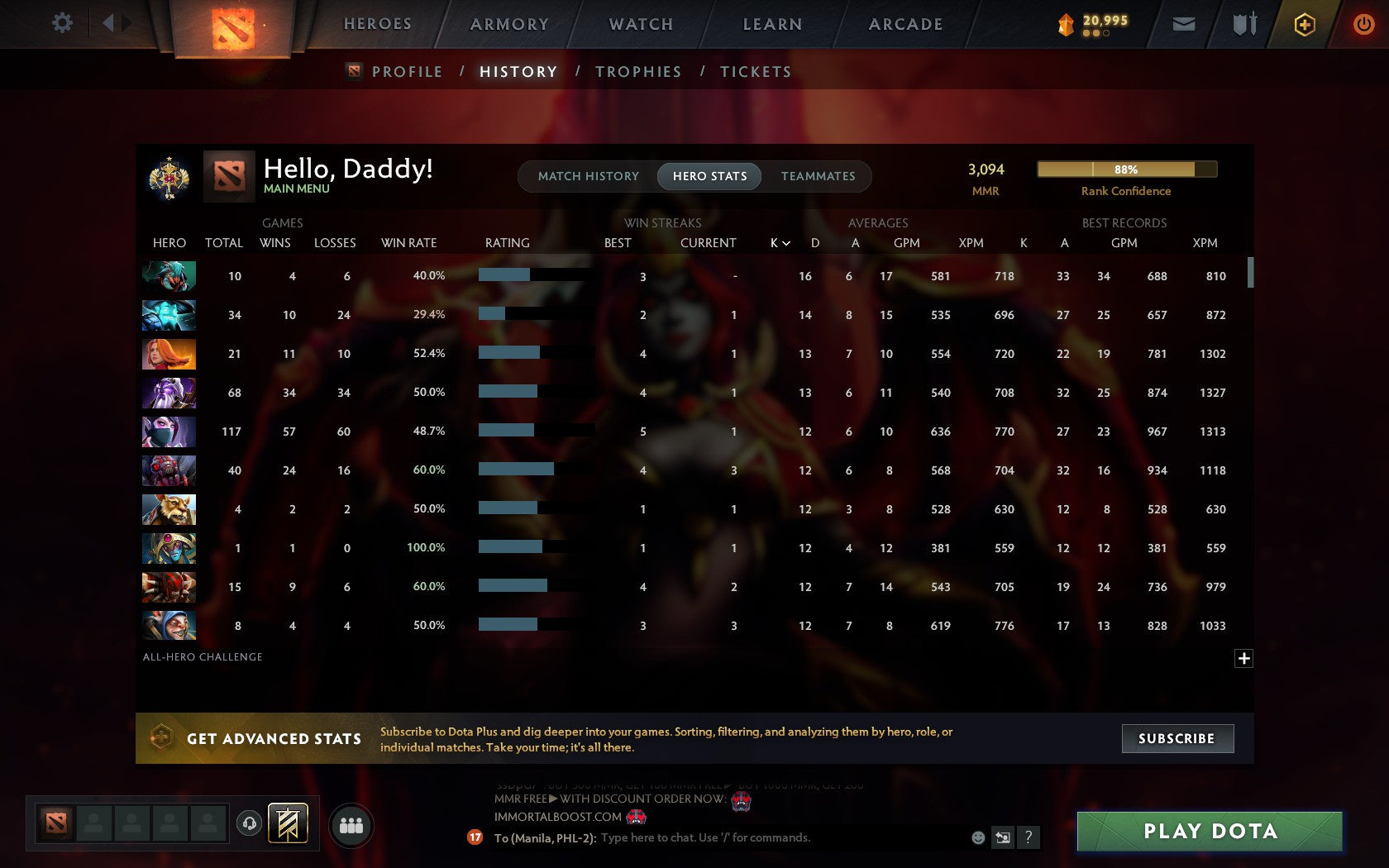The width and height of the screenshot is (1389, 868).
Task: Select the TROPHIES tab
Action: [x=637, y=72]
